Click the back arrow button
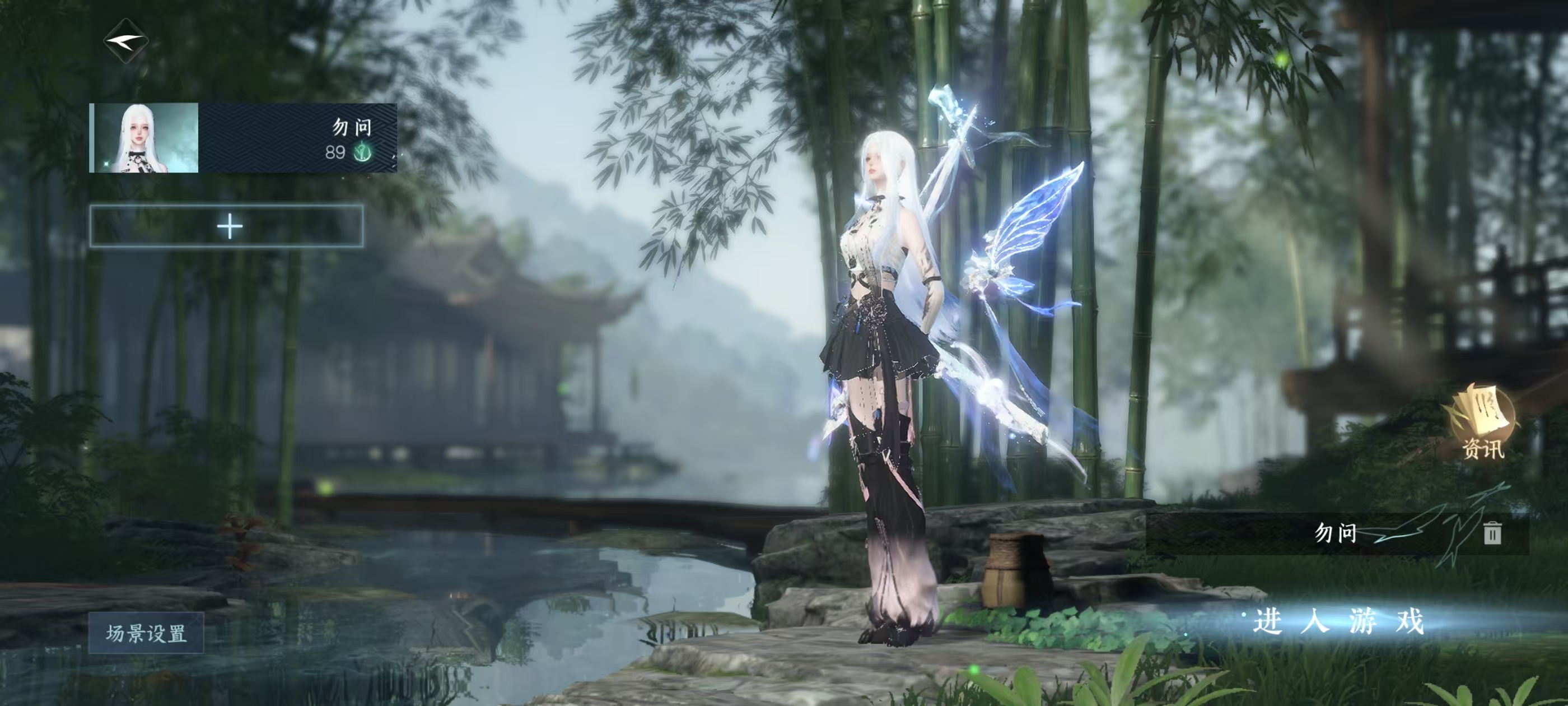This screenshot has height=706, width=1568. pos(125,41)
